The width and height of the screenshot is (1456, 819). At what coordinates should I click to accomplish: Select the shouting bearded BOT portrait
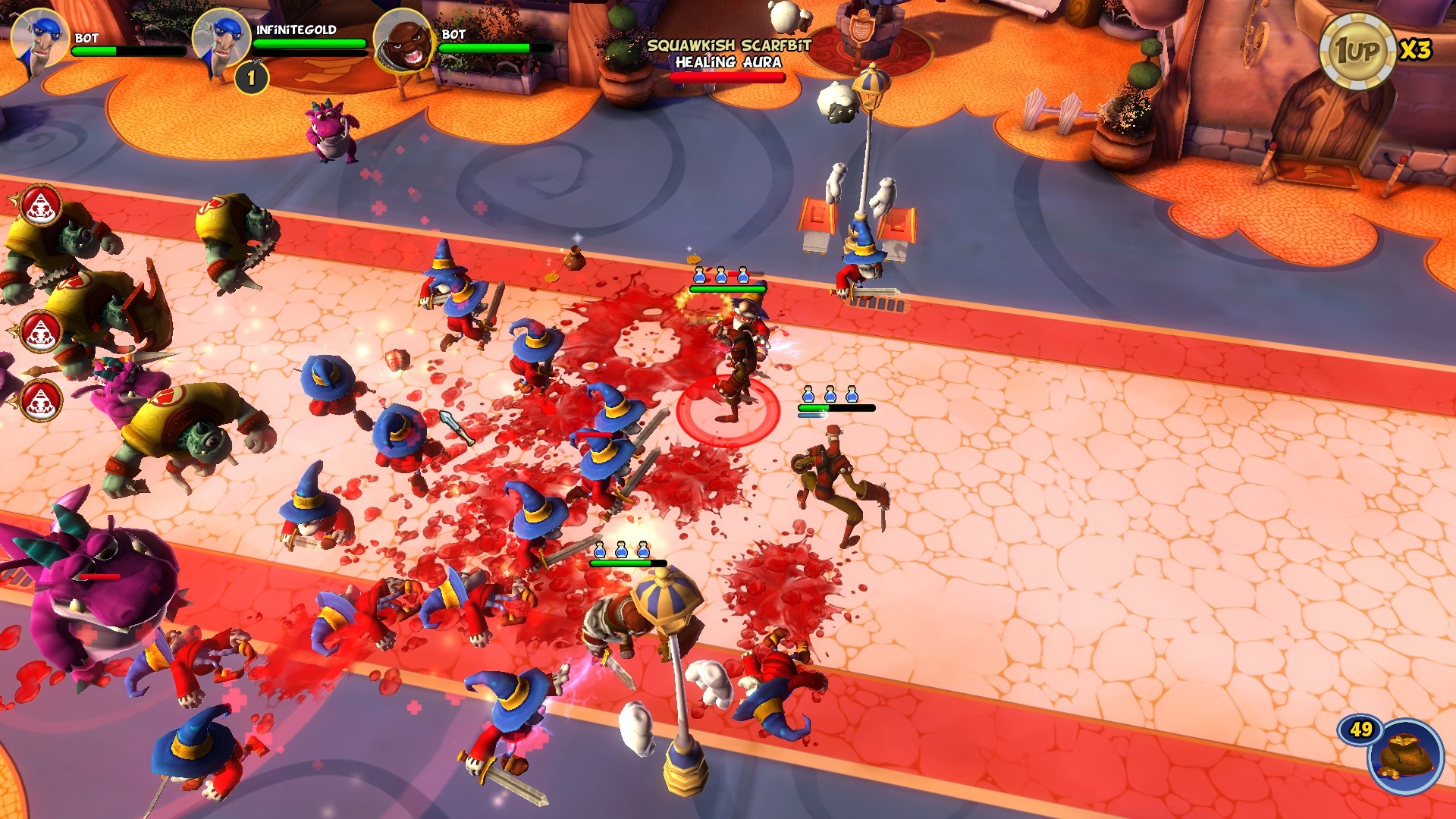point(403,39)
